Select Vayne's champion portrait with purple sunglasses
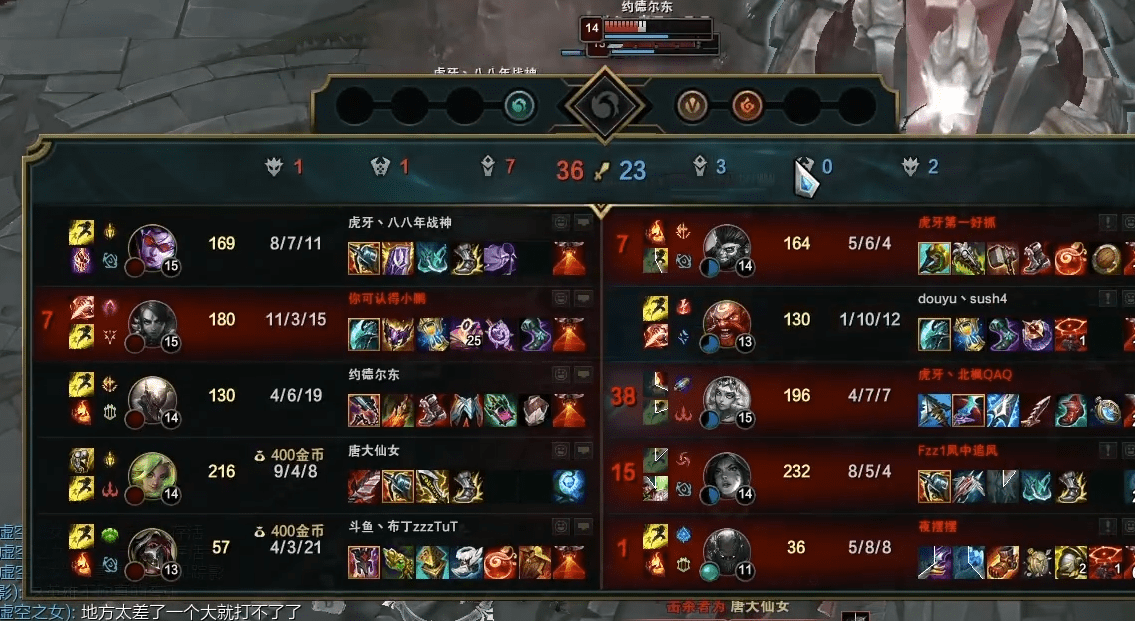 153,247
